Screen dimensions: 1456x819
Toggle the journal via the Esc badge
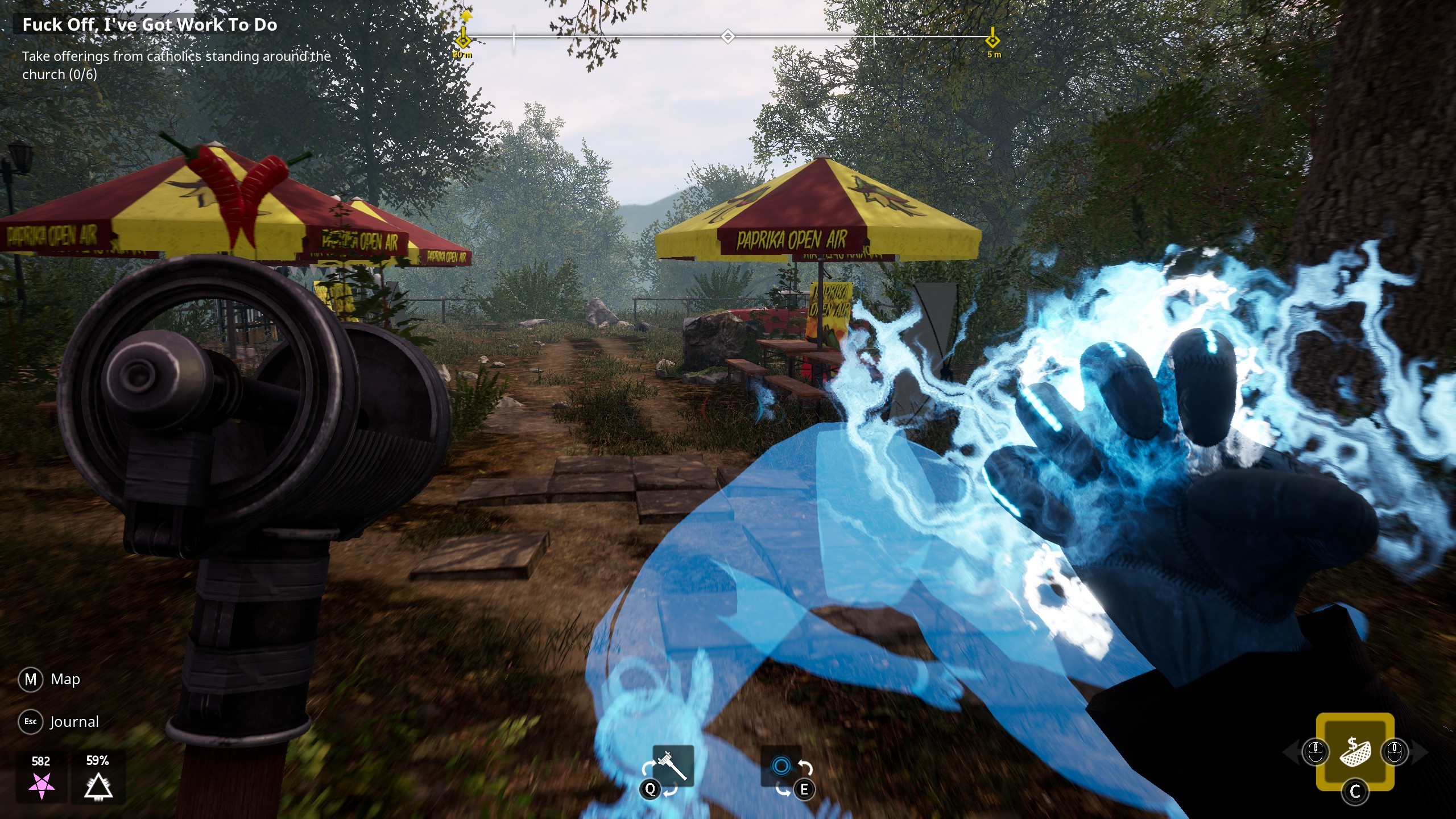[31, 721]
